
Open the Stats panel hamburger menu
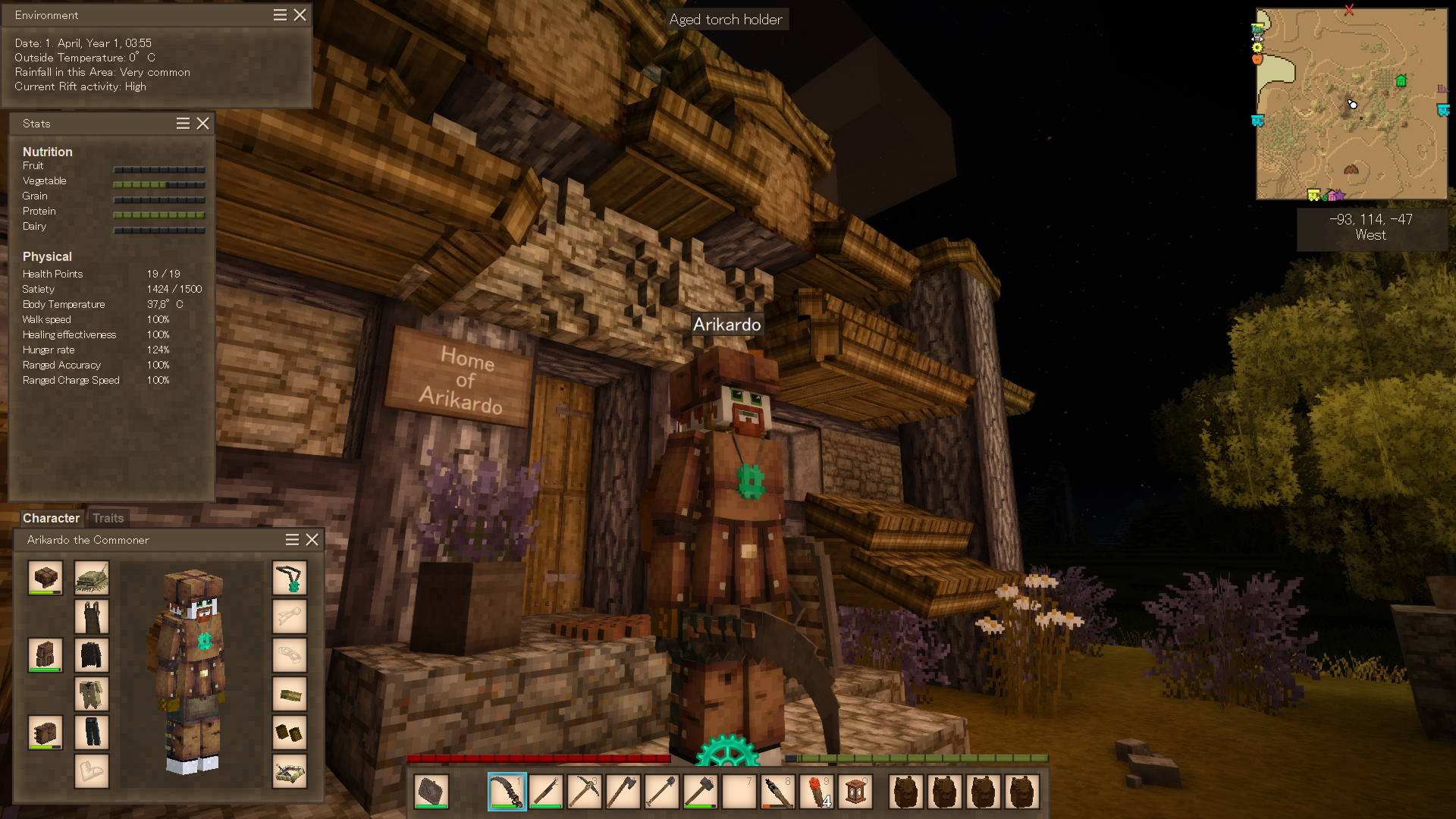[183, 124]
